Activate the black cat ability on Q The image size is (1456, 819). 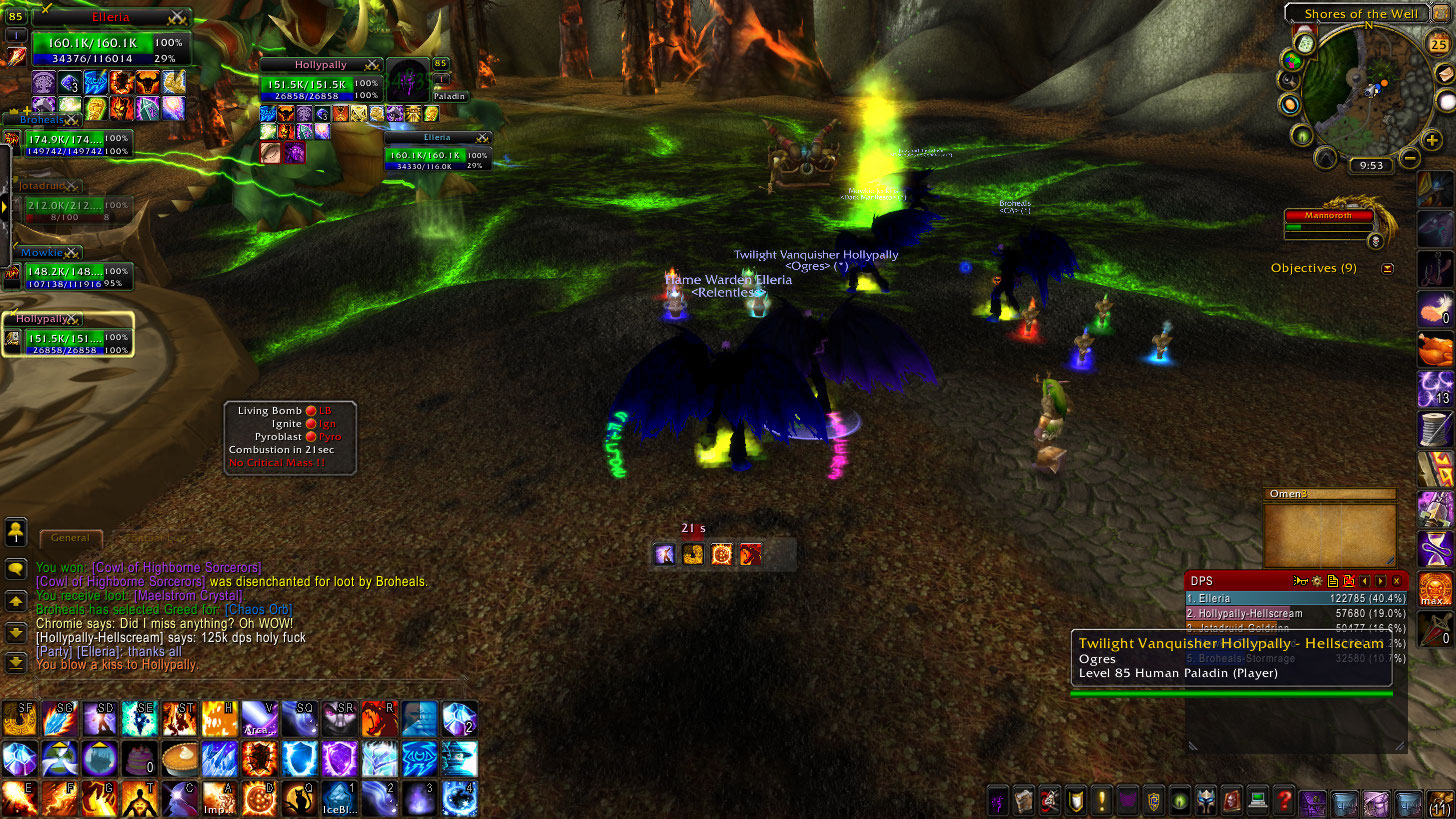(x=300, y=798)
